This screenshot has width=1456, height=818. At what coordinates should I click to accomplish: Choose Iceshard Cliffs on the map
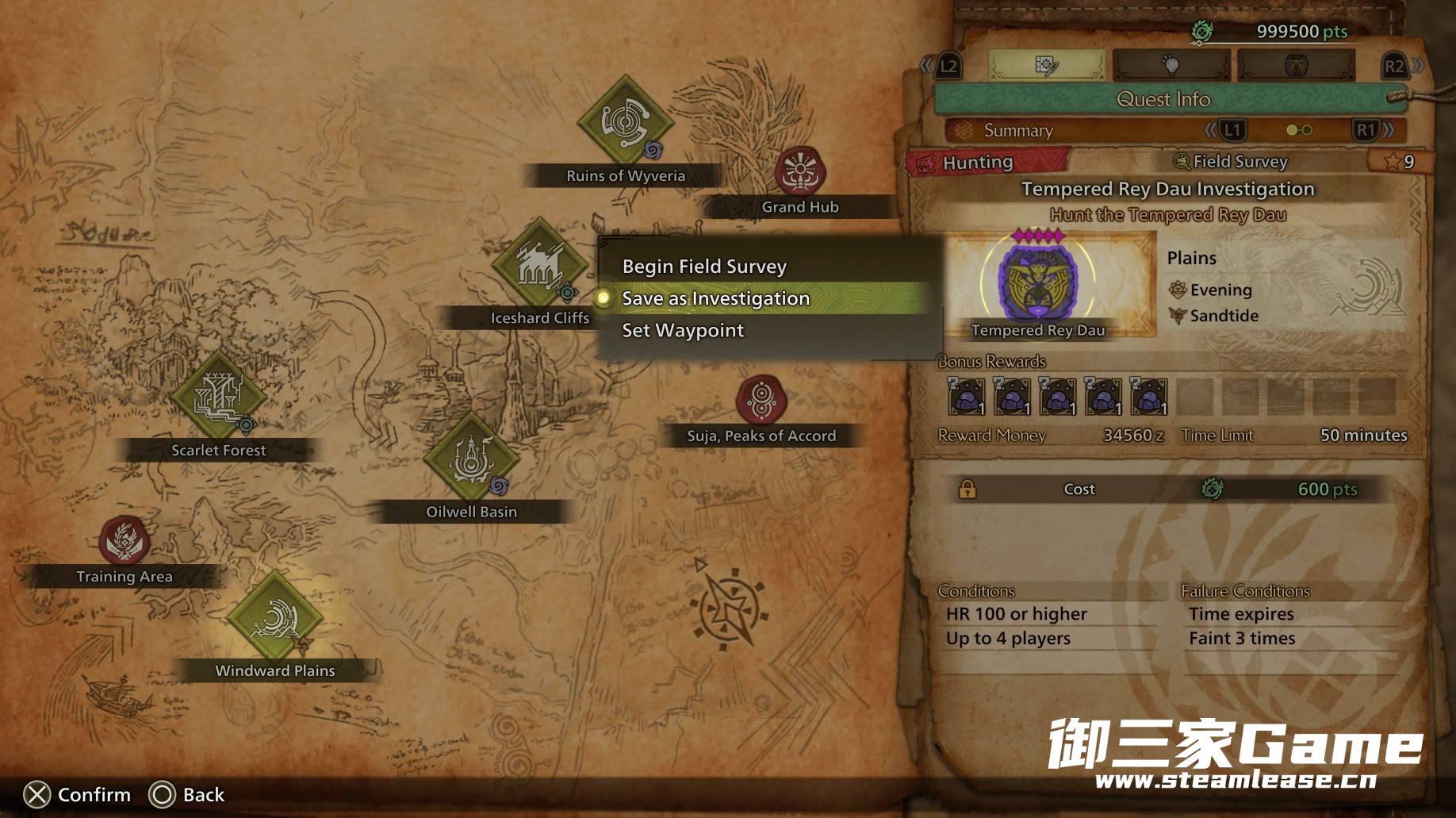(539, 264)
